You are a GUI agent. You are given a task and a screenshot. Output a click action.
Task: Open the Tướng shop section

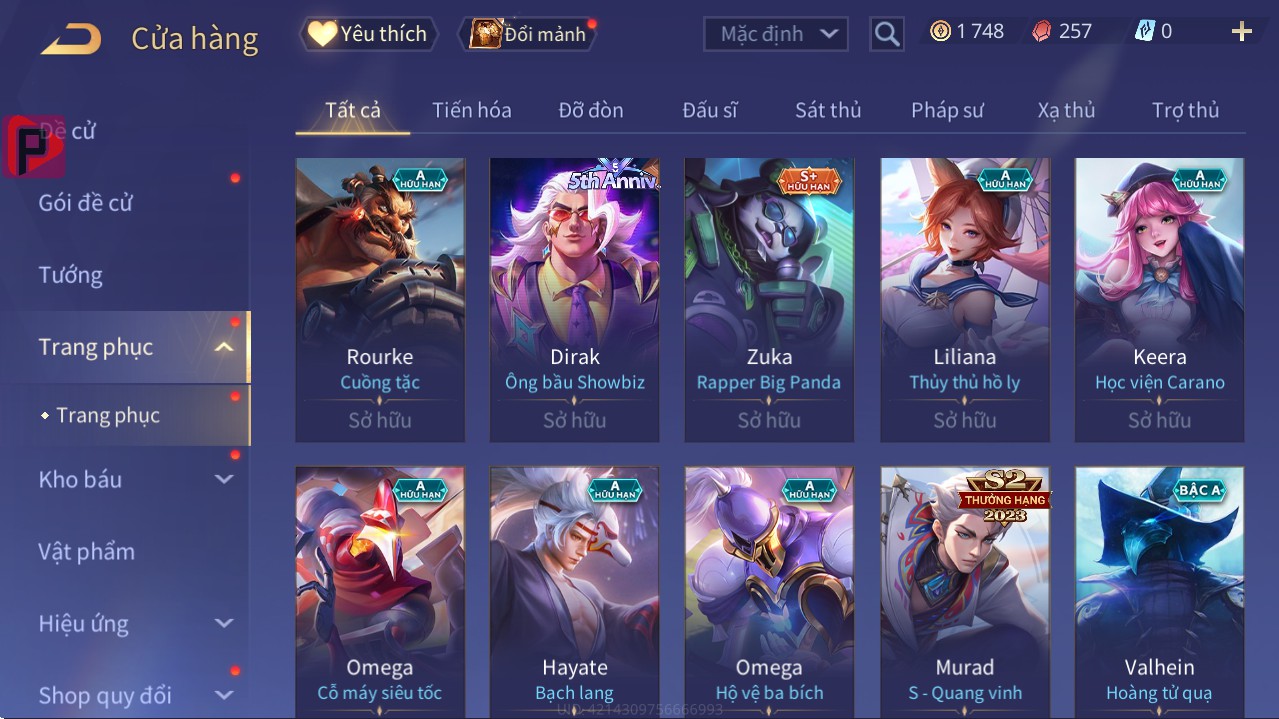pos(71,275)
